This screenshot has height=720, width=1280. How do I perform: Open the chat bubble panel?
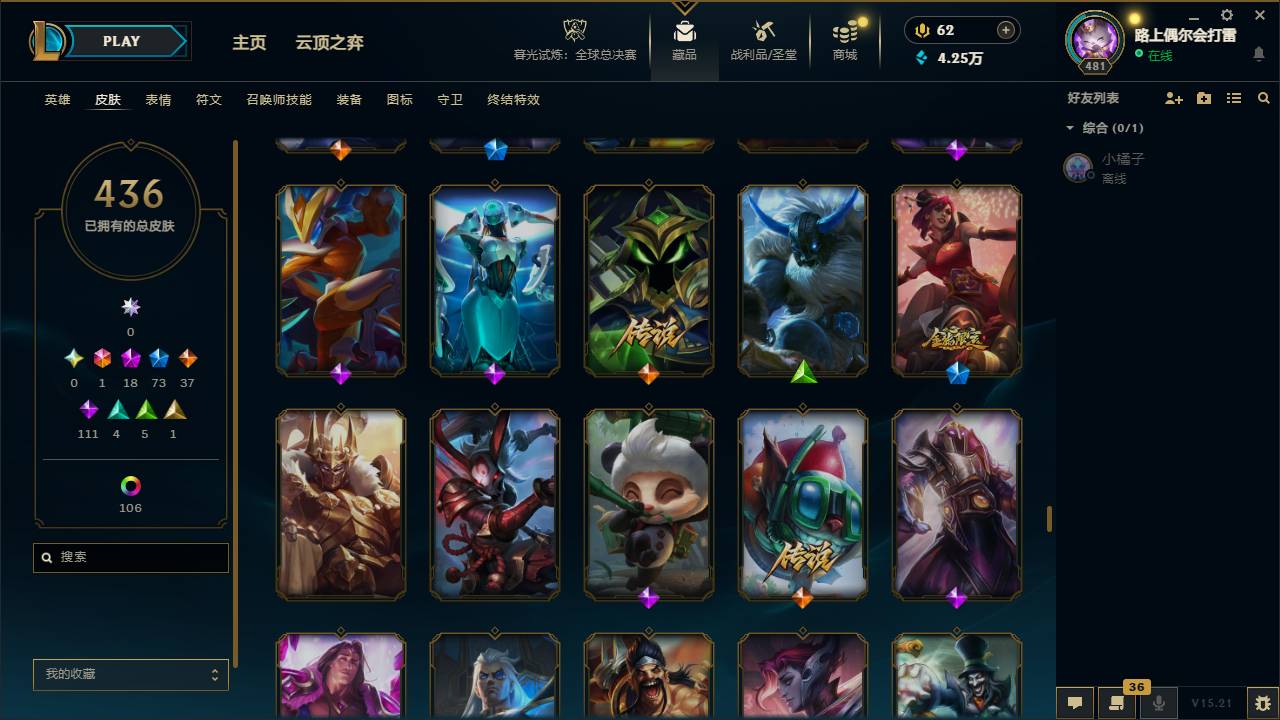[x=1075, y=703]
